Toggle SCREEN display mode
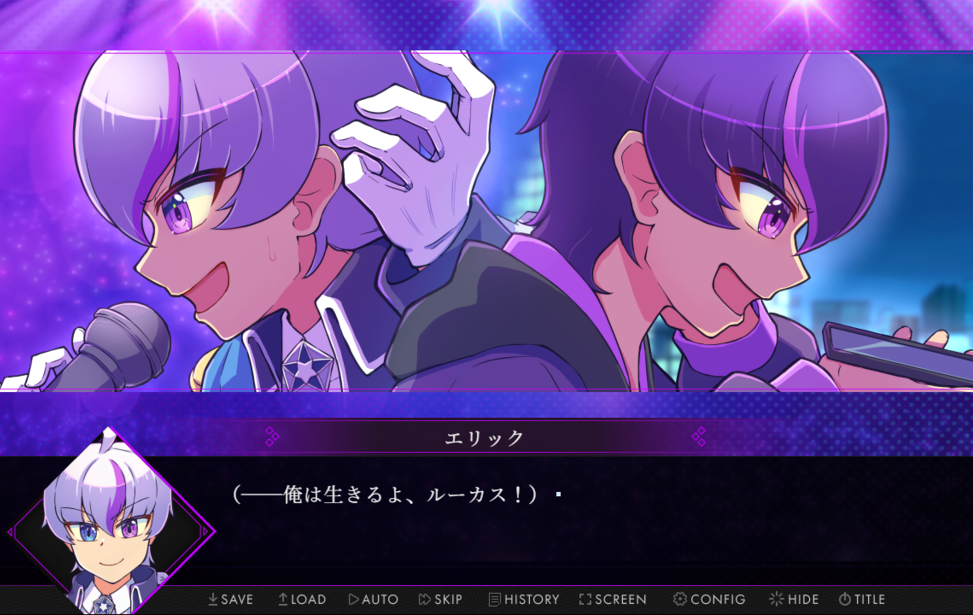973x615 pixels. pos(612,599)
